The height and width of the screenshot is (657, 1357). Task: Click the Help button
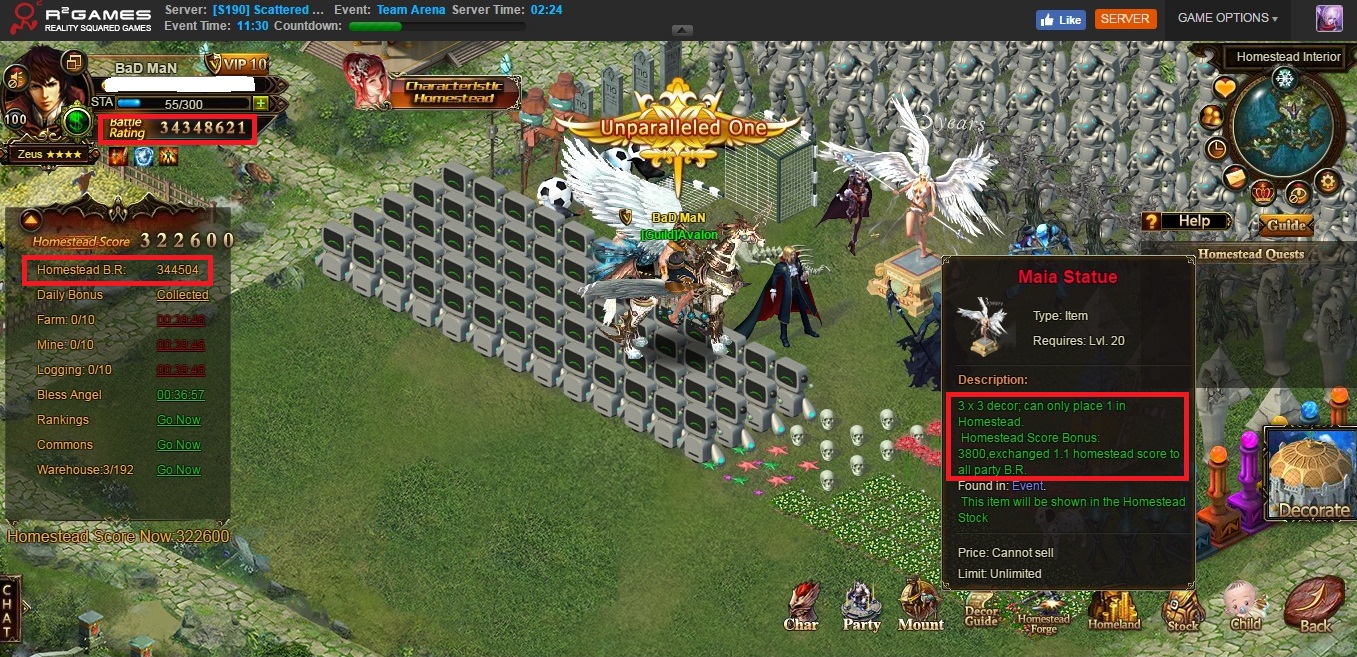[x=1191, y=221]
